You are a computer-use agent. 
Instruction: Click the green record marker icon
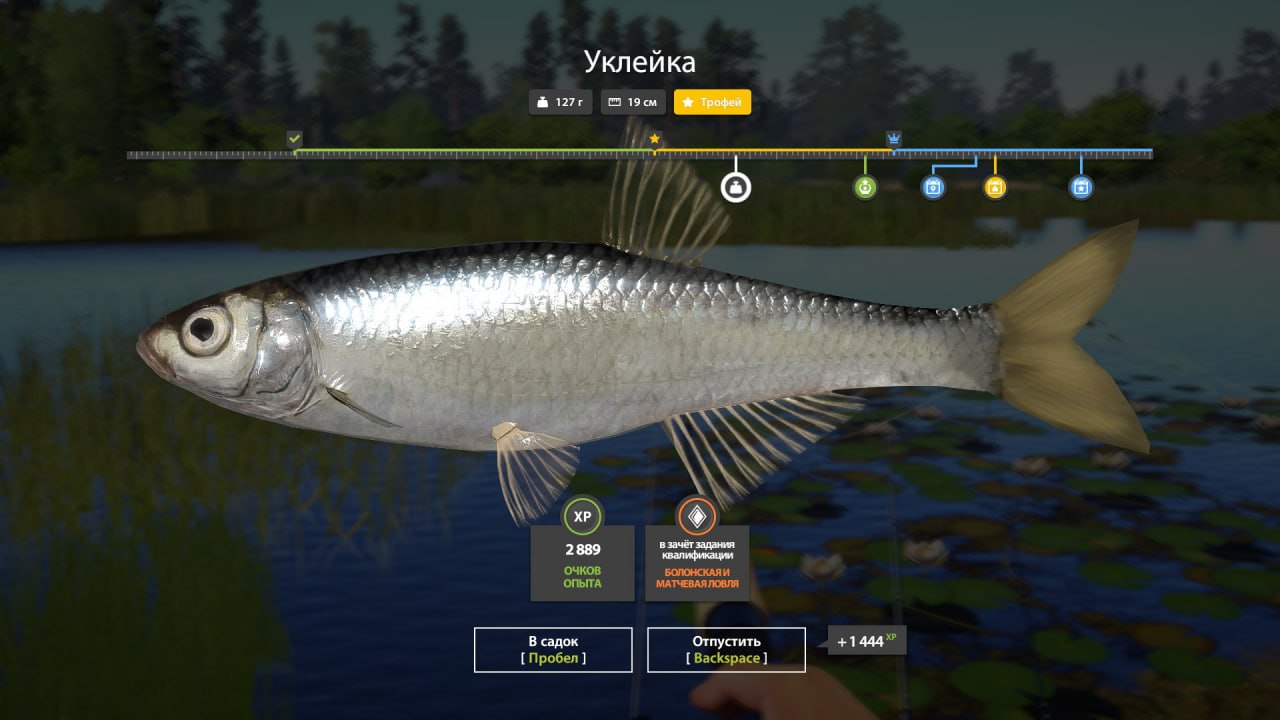pyautogui.click(x=865, y=187)
